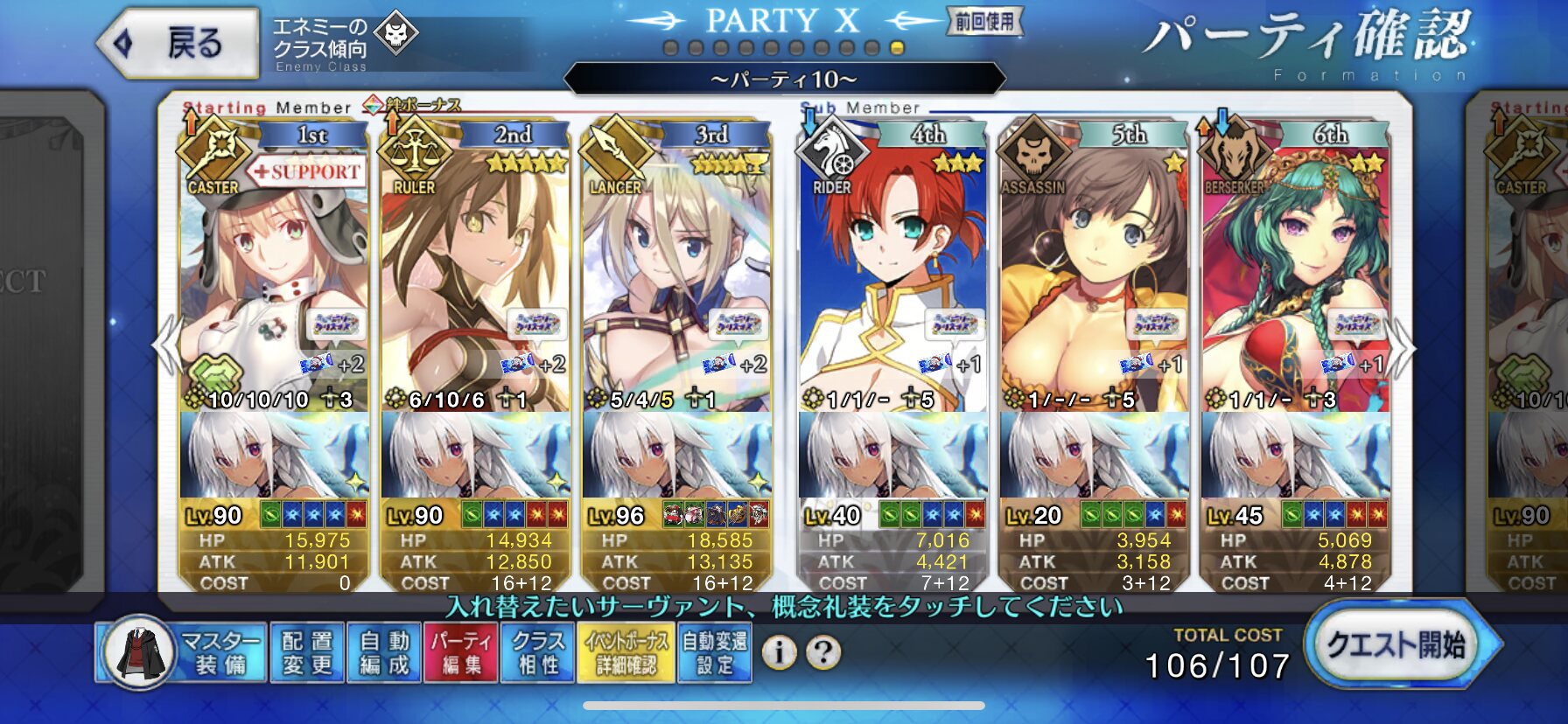Select the 1st slot Caster support servant
The height and width of the screenshot is (724, 1568).
(x=274, y=280)
